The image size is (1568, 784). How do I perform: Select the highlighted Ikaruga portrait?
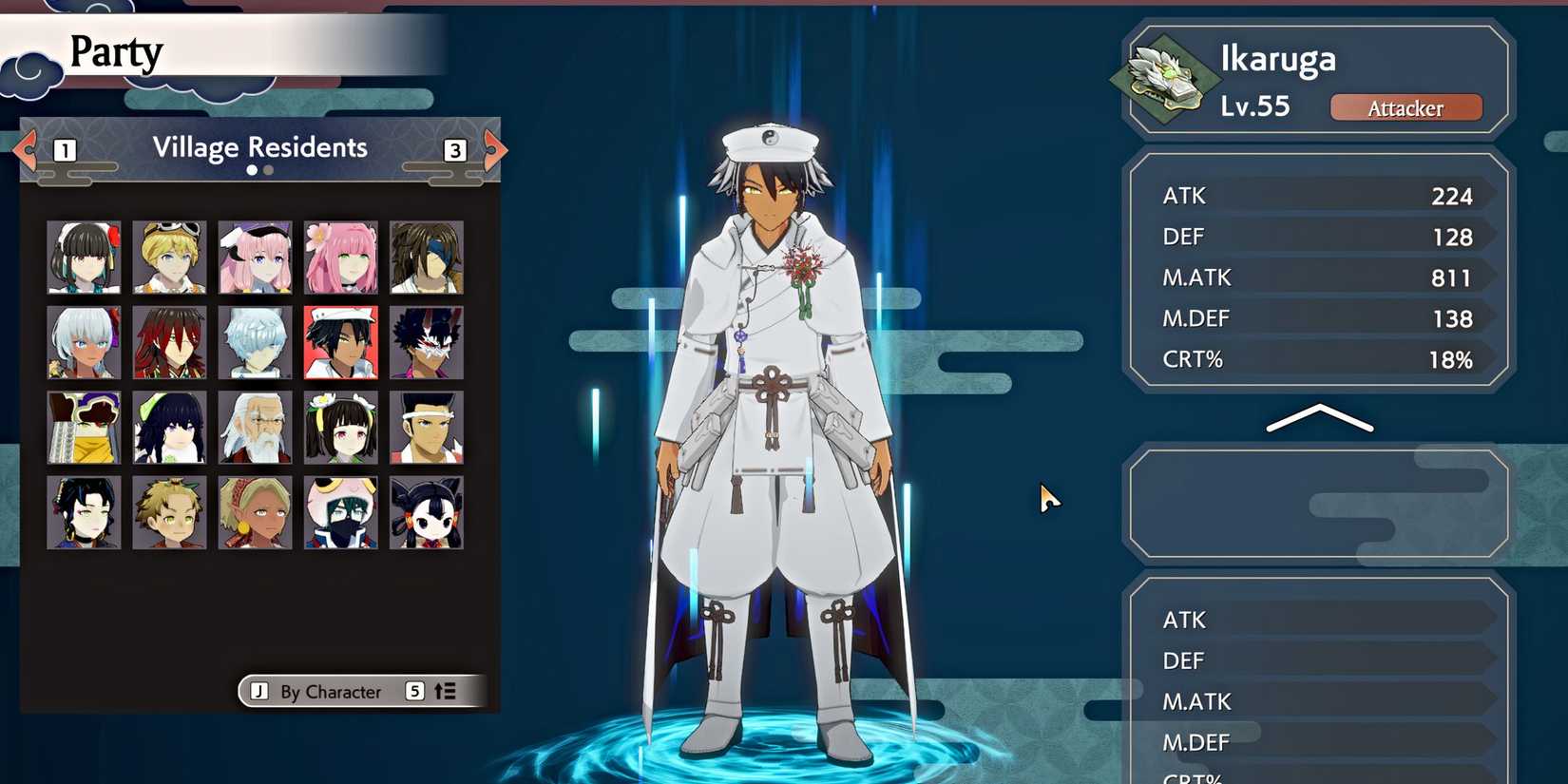[340, 341]
